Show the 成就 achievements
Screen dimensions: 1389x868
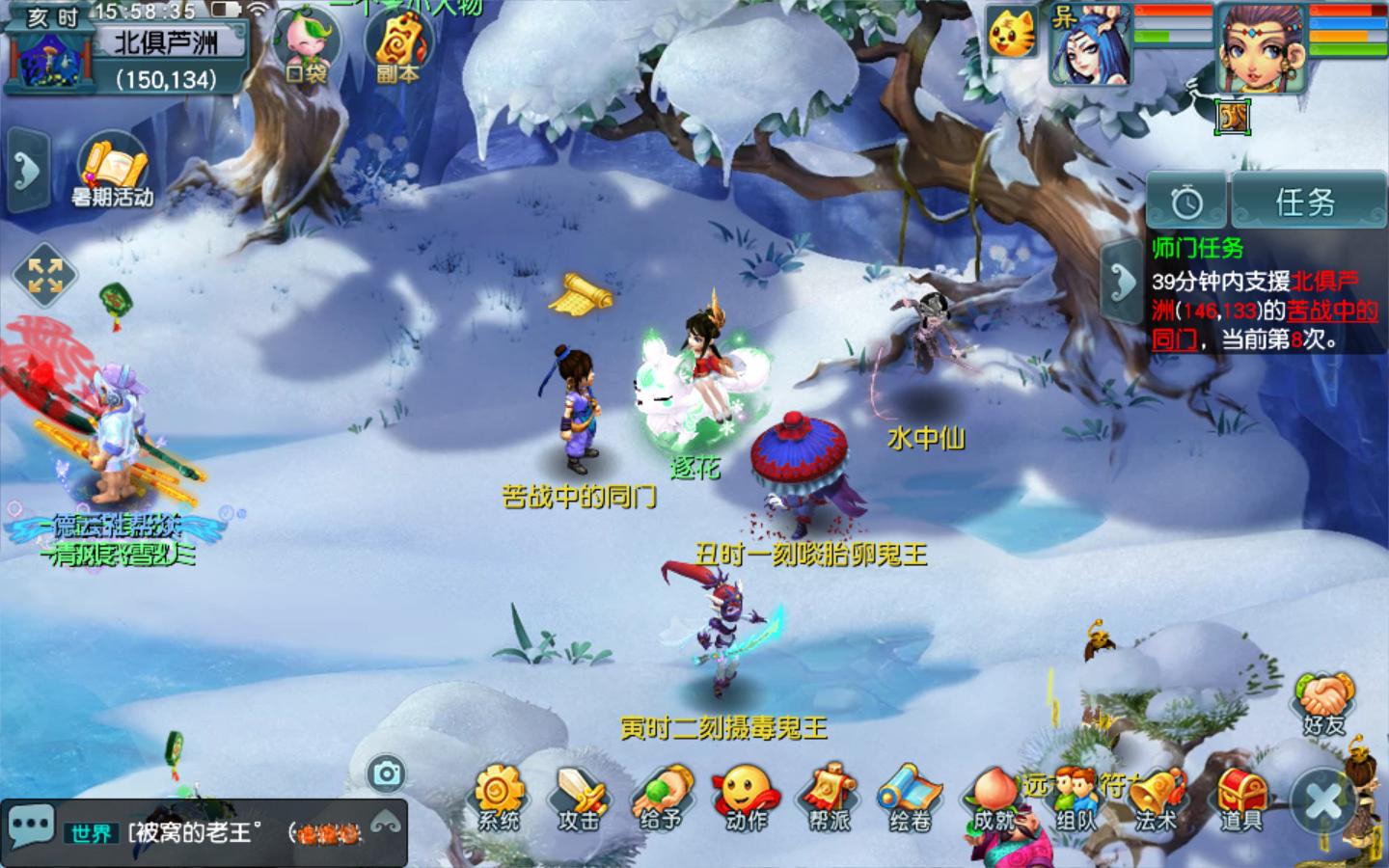(994, 799)
